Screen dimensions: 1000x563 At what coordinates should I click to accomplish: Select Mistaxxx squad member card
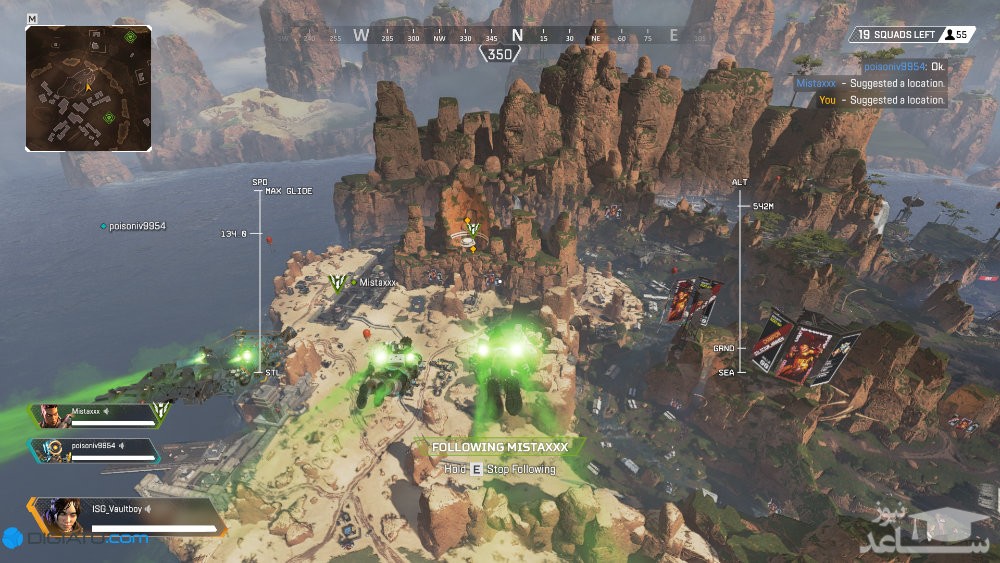click(x=97, y=415)
